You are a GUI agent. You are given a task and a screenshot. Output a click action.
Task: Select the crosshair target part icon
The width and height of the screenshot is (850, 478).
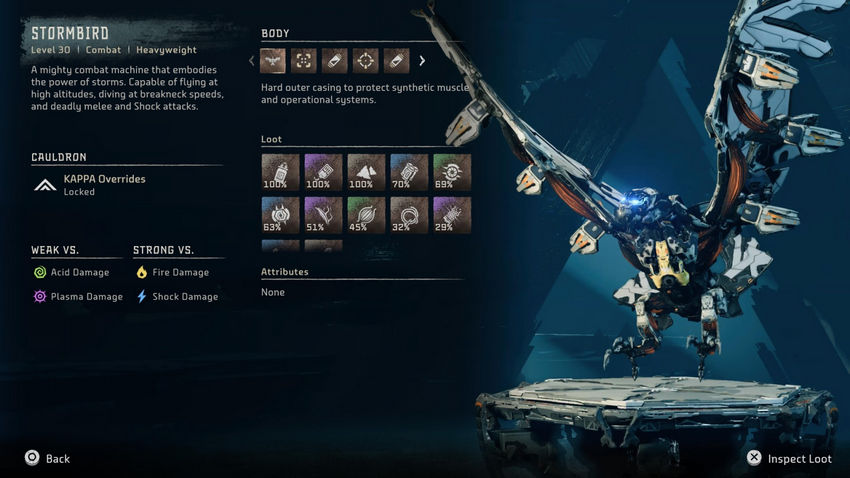pos(366,61)
